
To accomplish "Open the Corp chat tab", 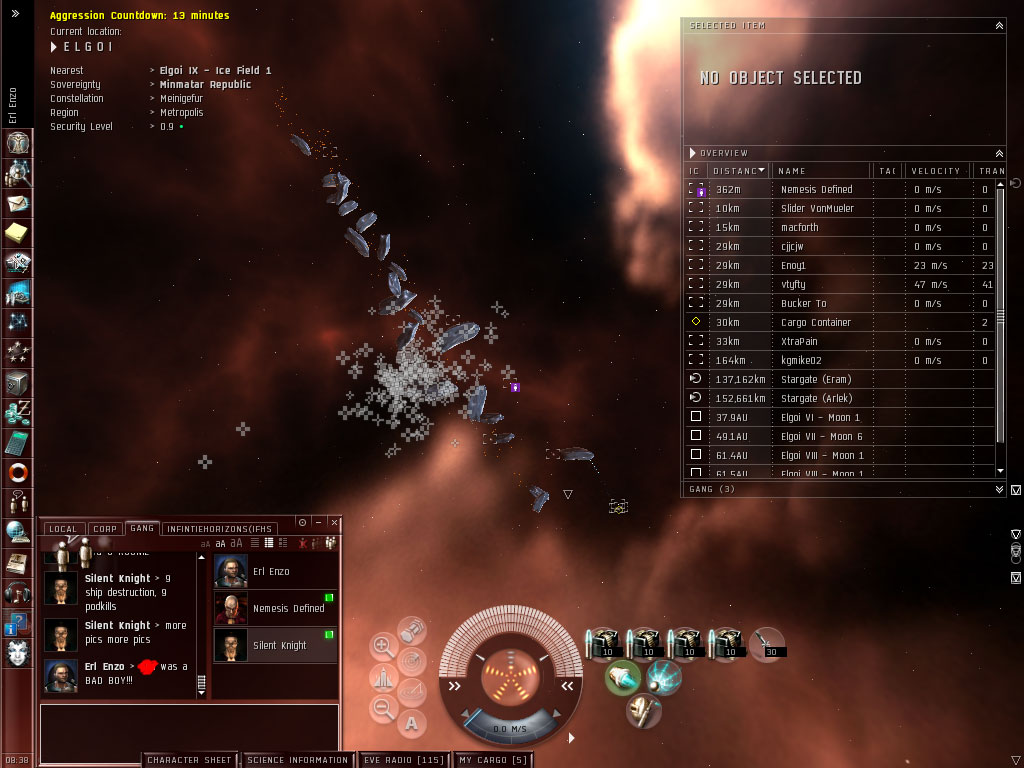I will pyautogui.click(x=105, y=528).
